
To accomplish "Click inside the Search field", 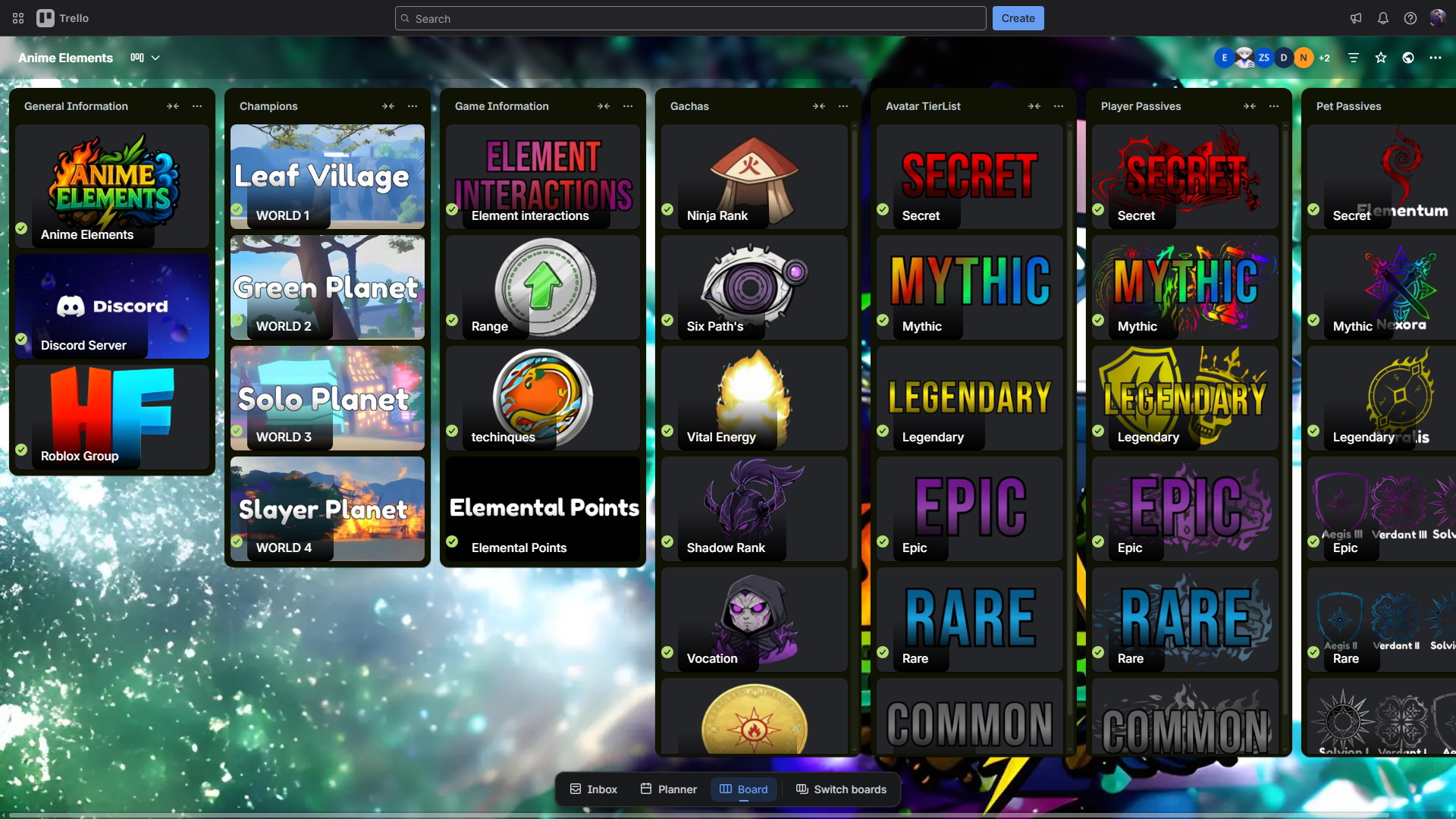I will [690, 18].
